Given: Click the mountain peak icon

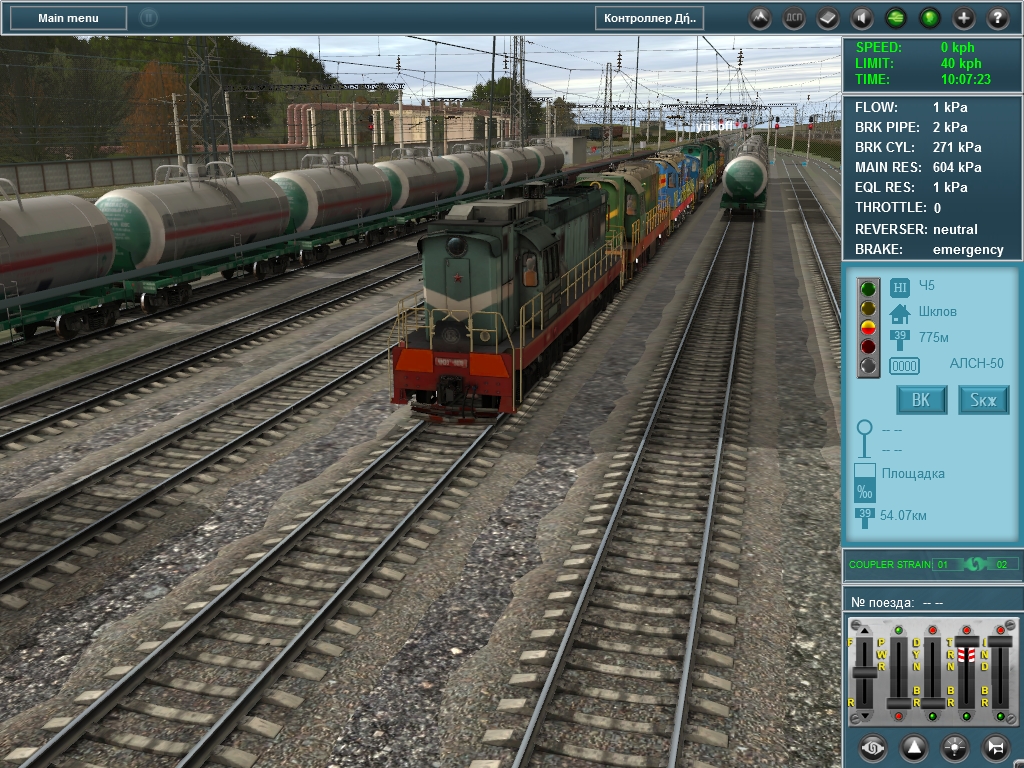Looking at the screenshot, I should pos(760,18).
